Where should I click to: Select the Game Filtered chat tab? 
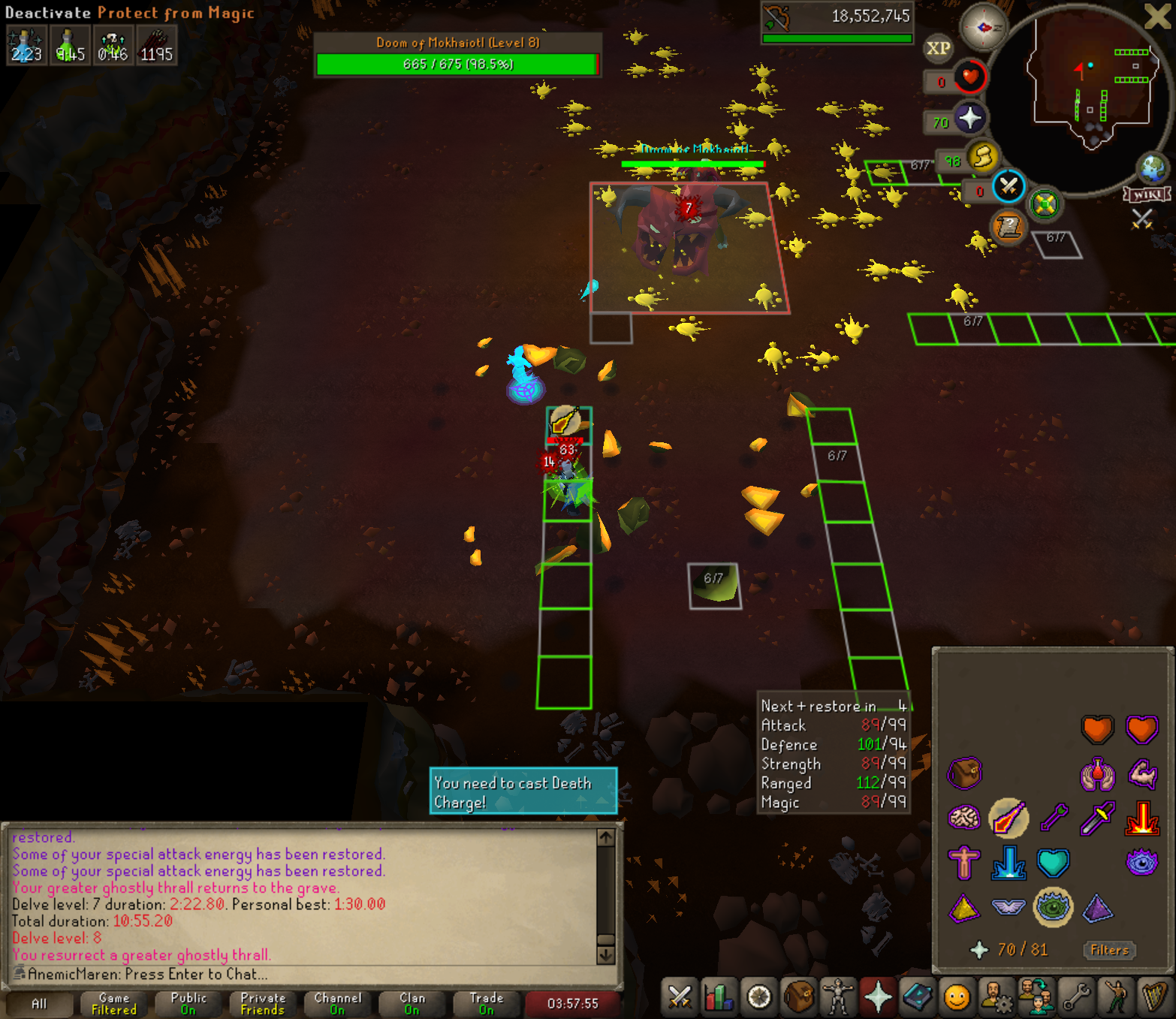[114, 1003]
